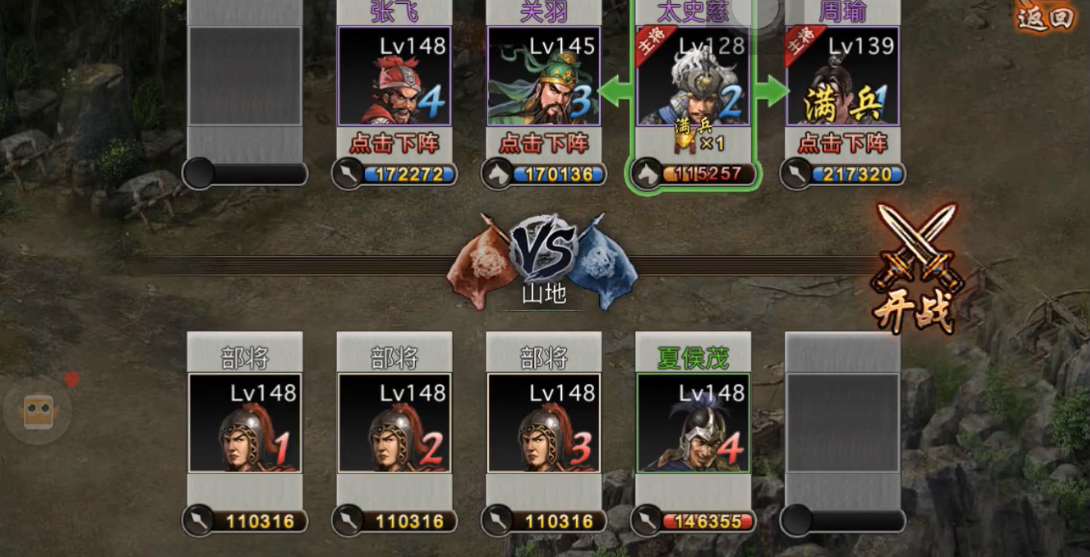Inspect enemy 部将 numbered 3
Screen dimensions: 1090x557
coord(543,422)
